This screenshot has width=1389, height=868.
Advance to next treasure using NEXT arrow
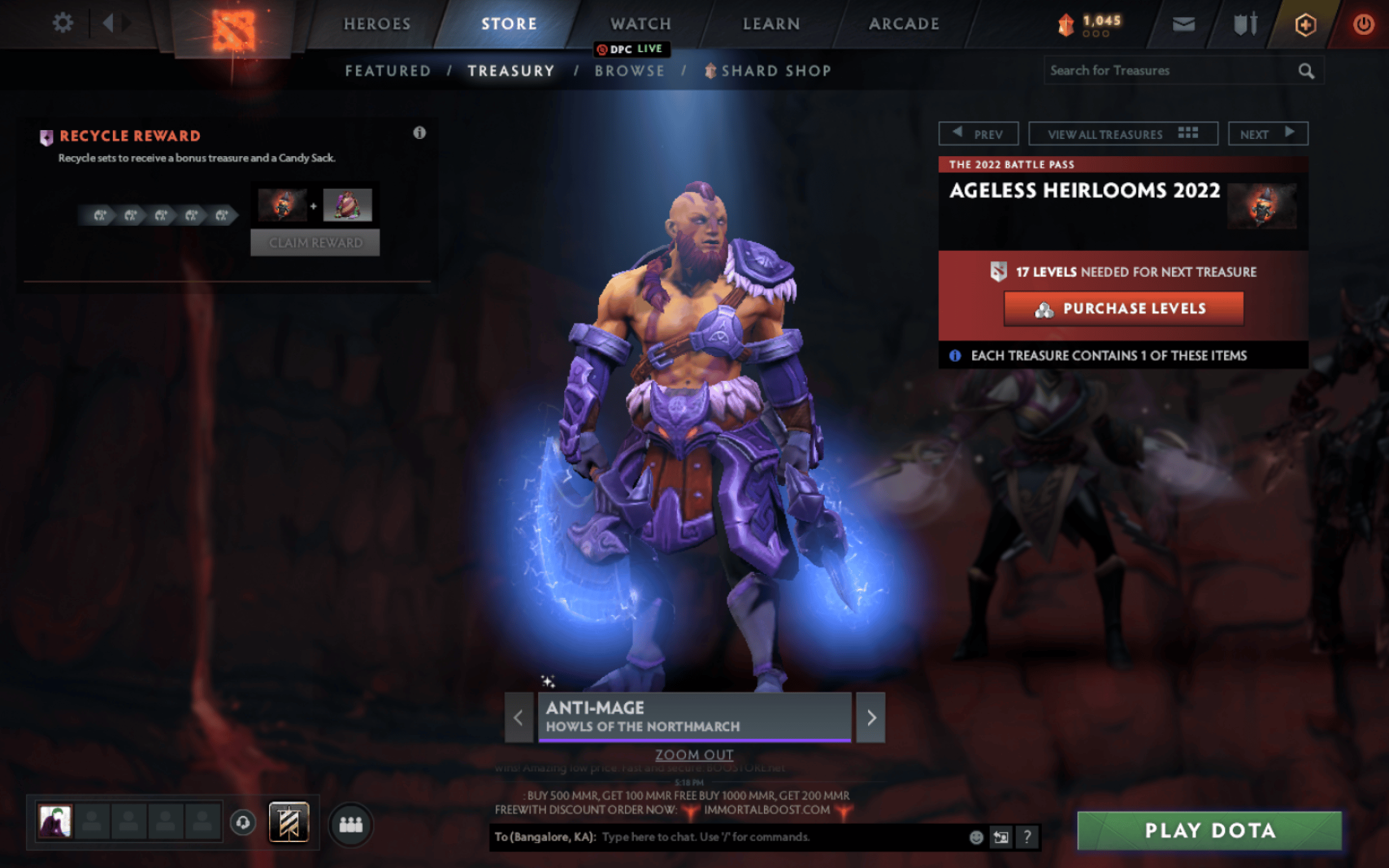tap(1268, 133)
